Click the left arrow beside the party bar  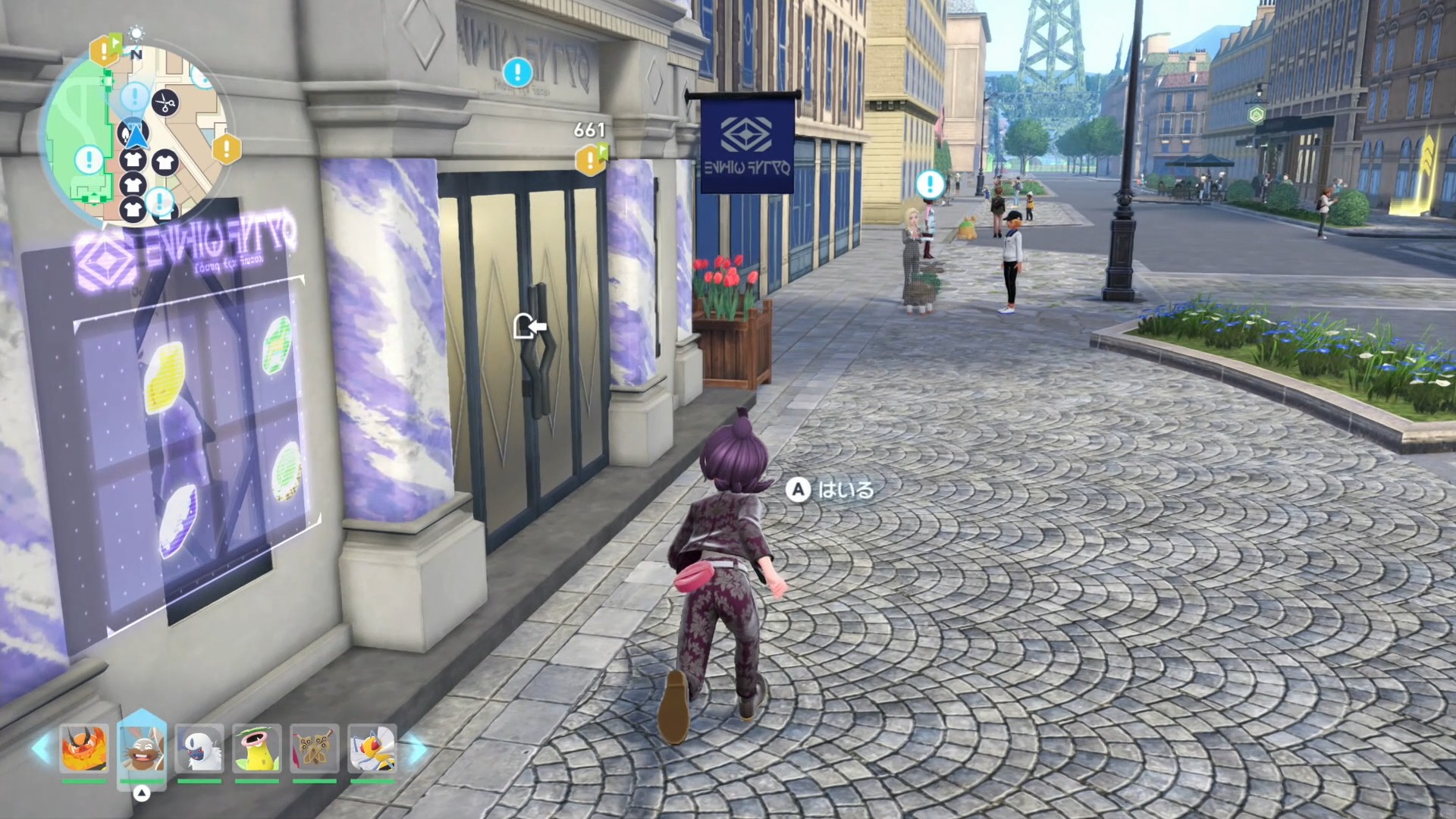[41, 748]
